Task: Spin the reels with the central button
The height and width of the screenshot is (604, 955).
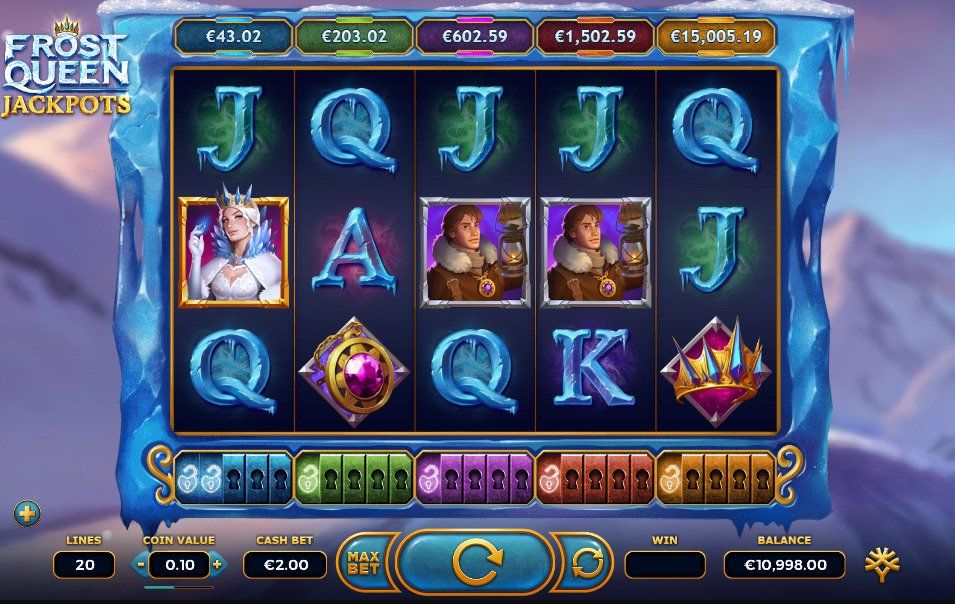Action: point(475,563)
